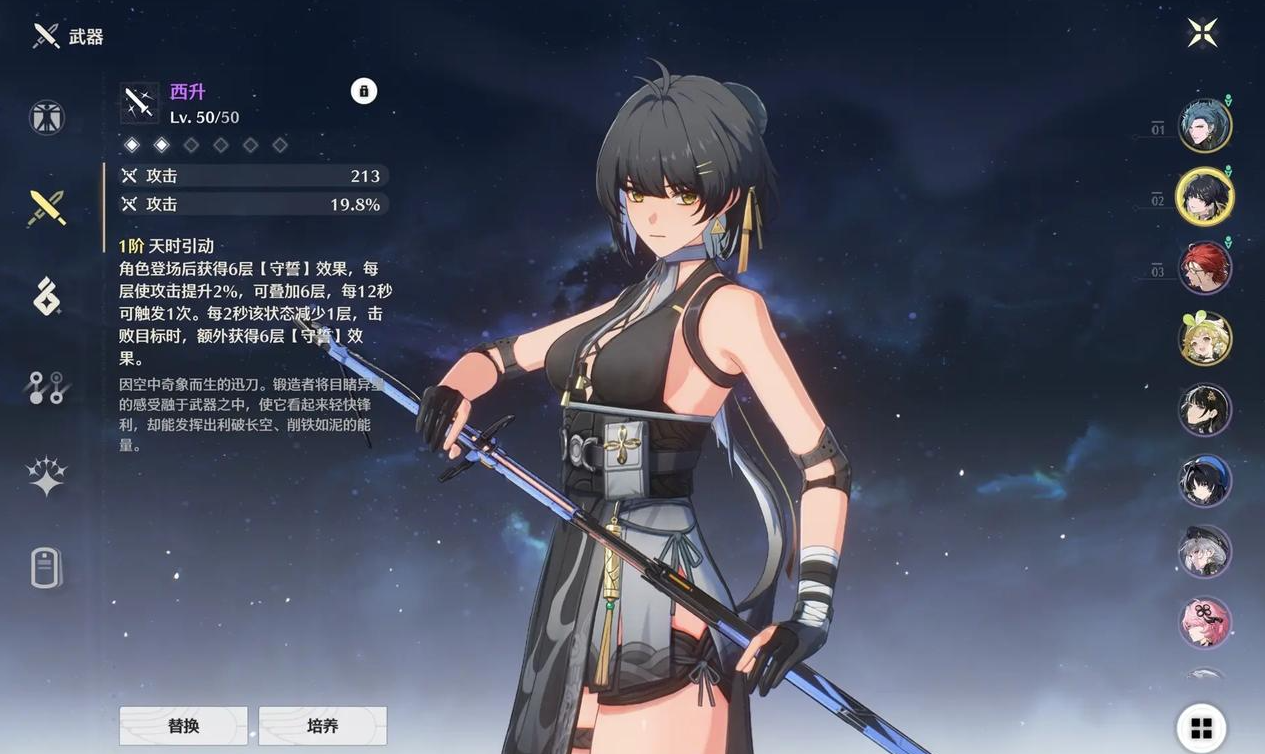Choose the red-haired character with glasses
This screenshot has height=754, width=1265.
click(1204, 268)
